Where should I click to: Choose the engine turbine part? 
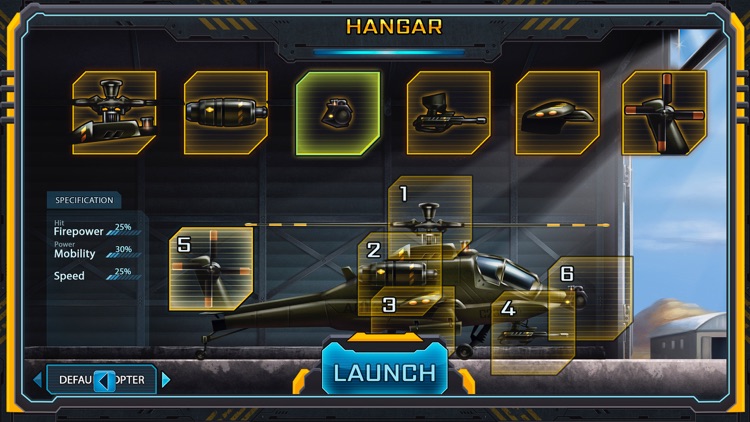point(226,112)
